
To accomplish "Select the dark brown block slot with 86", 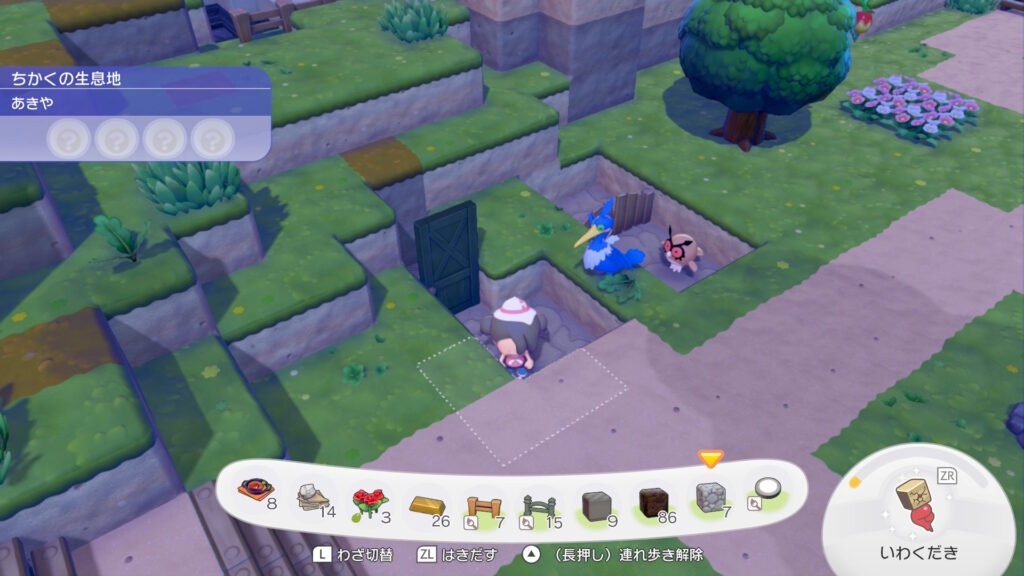I will click(653, 498).
